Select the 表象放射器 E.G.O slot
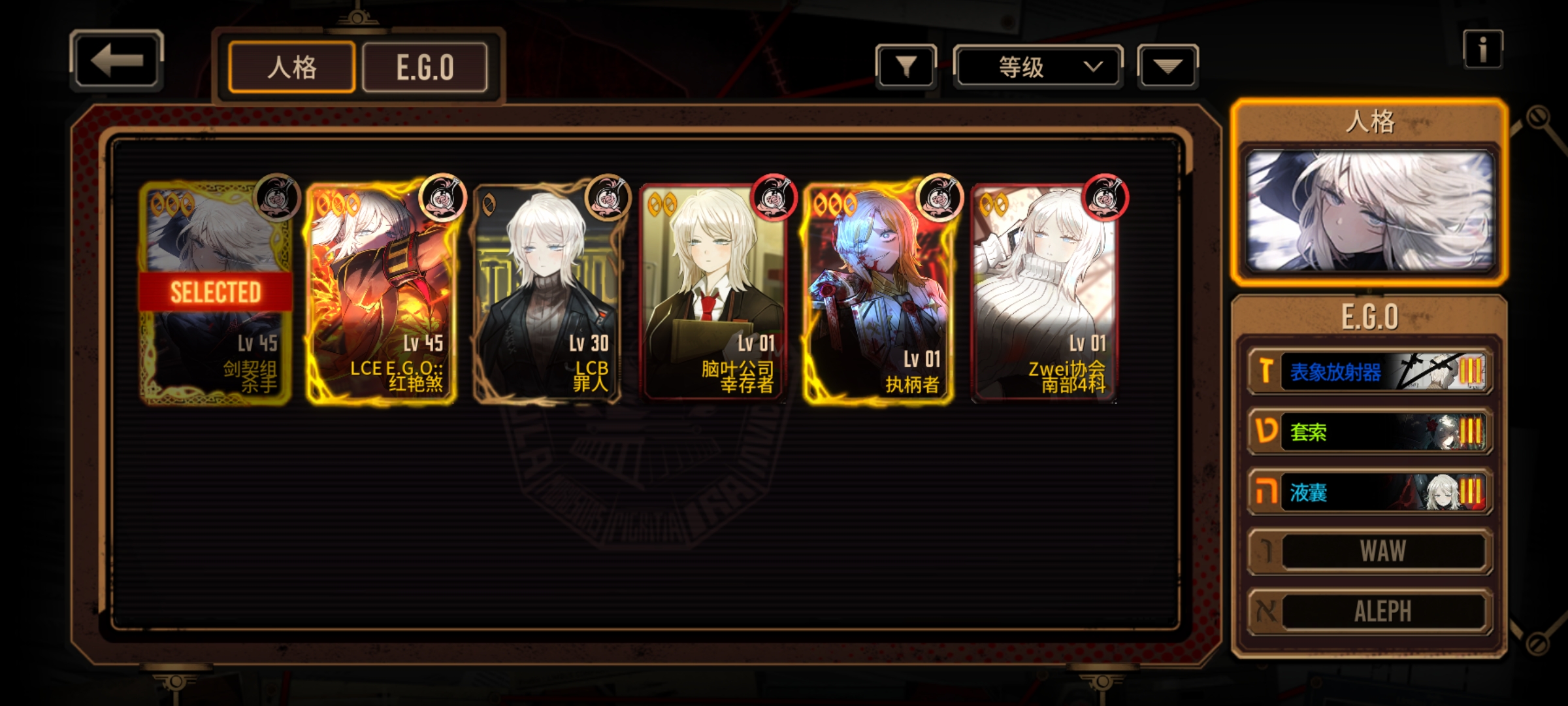 (x=1369, y=372)
